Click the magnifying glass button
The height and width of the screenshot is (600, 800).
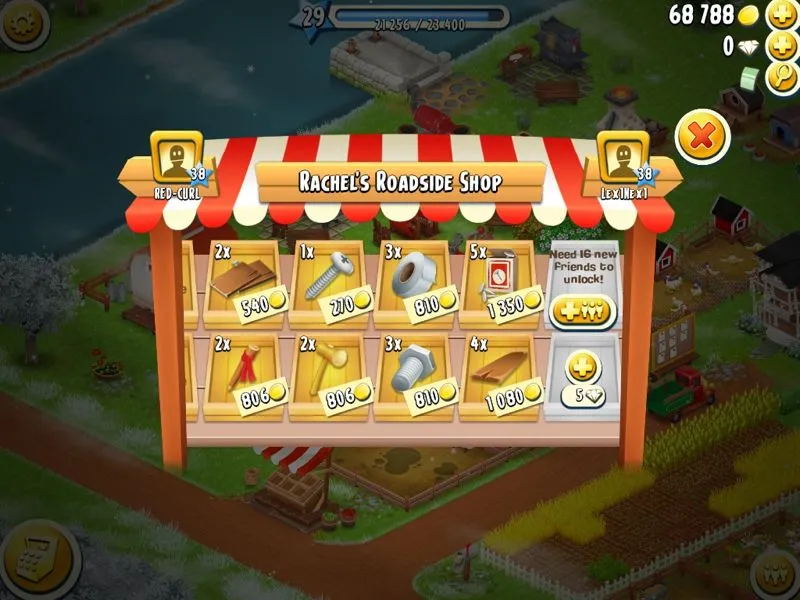coord(780,77)
